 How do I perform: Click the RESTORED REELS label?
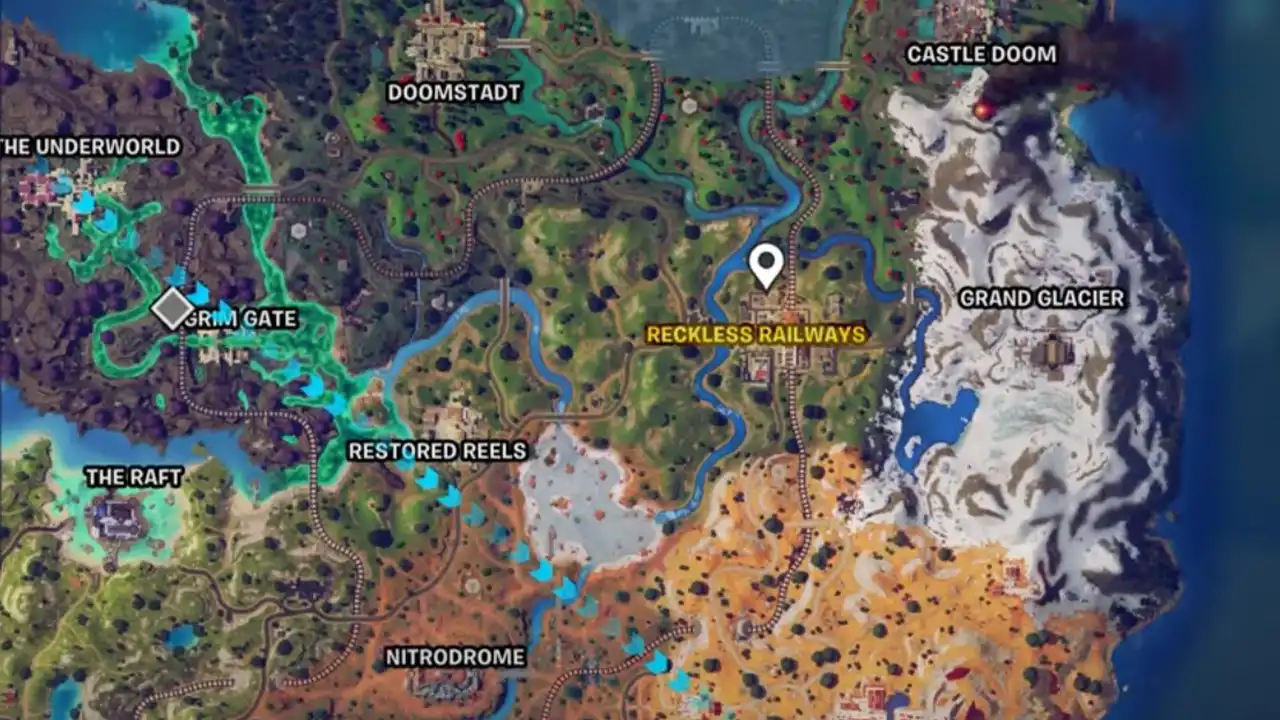click(438, 450)
